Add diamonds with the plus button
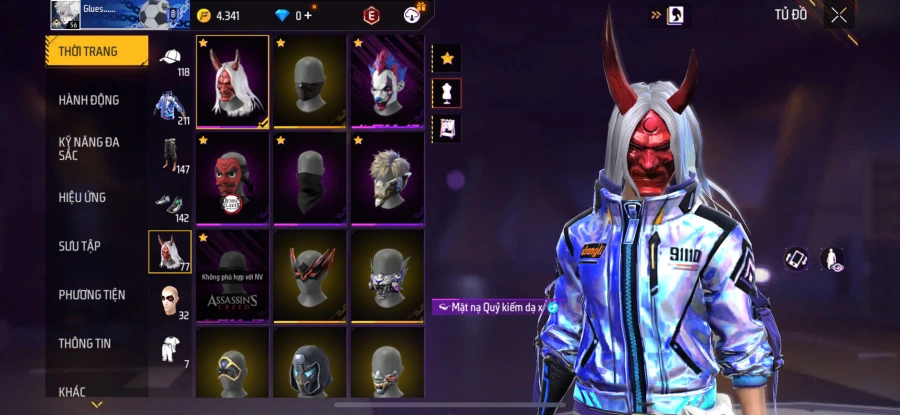 (308, 16)
